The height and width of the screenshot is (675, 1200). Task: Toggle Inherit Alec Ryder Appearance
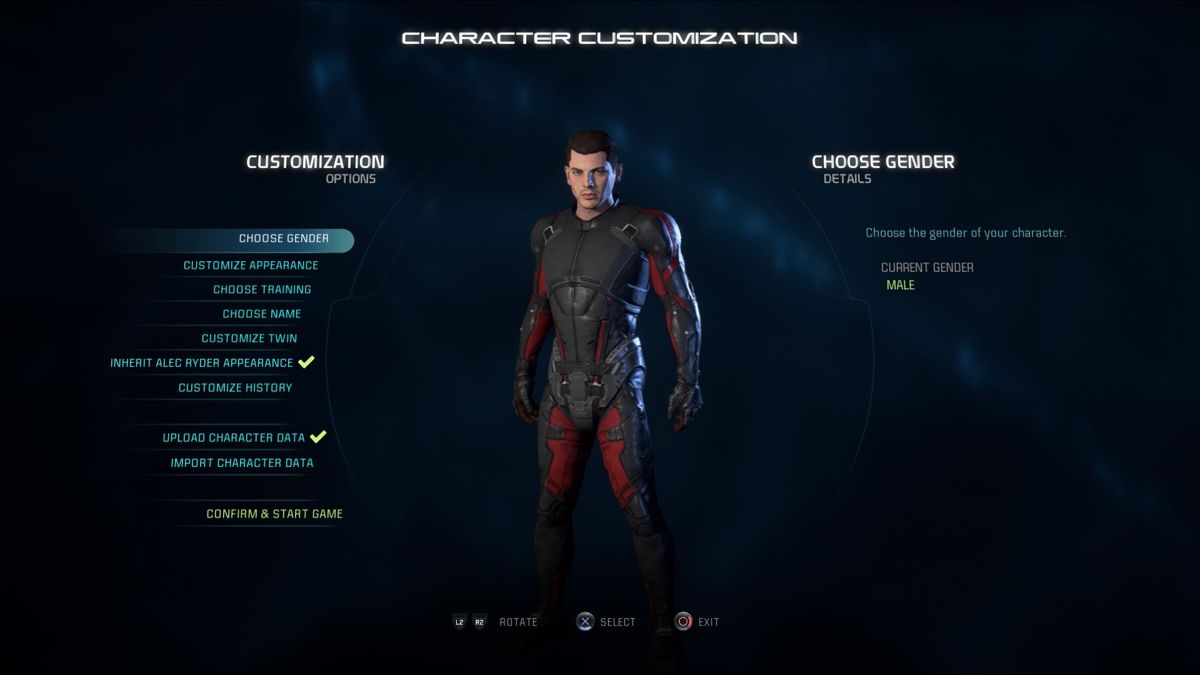click(x=202, y=363)
